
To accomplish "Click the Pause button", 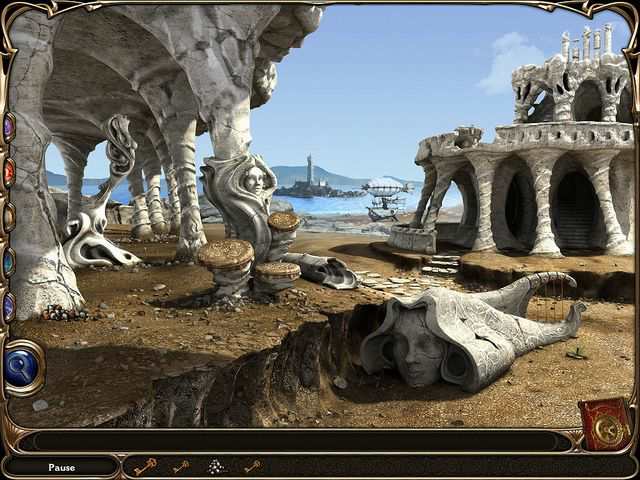I will pyautogui.click(x=61, y=467).
